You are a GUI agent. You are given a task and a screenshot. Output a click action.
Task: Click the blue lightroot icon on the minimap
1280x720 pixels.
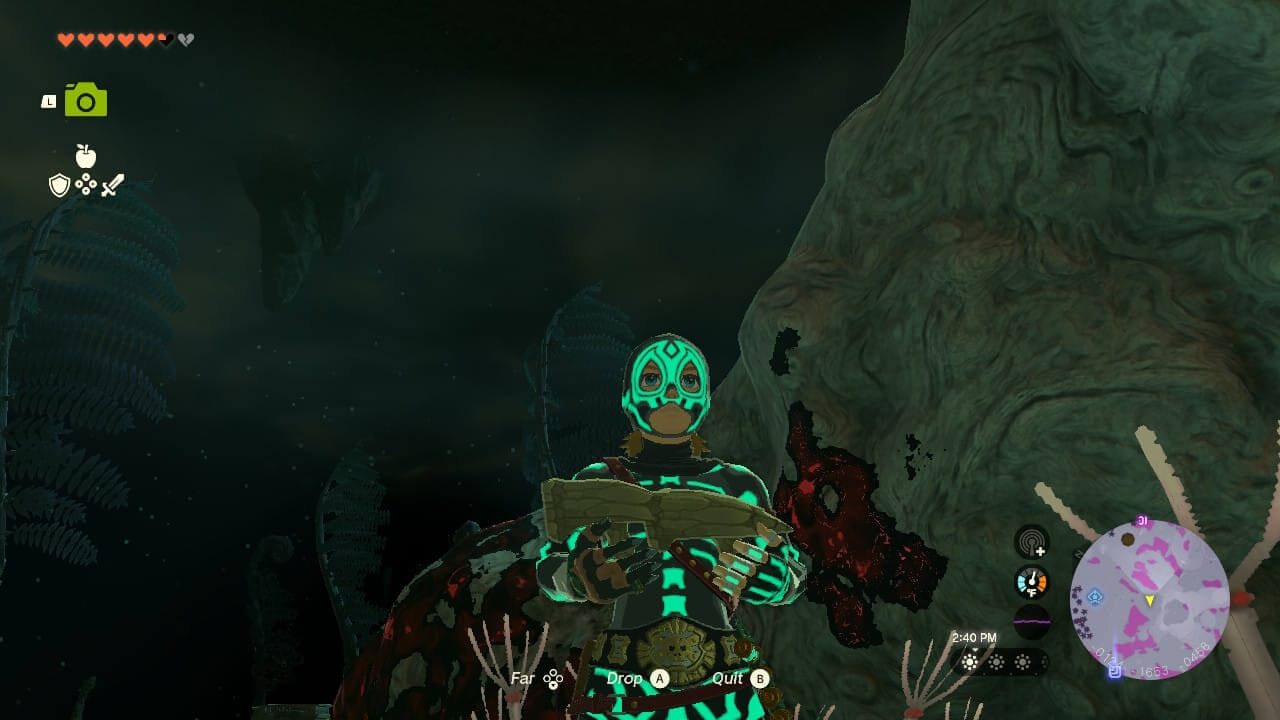click(1095, 597)
